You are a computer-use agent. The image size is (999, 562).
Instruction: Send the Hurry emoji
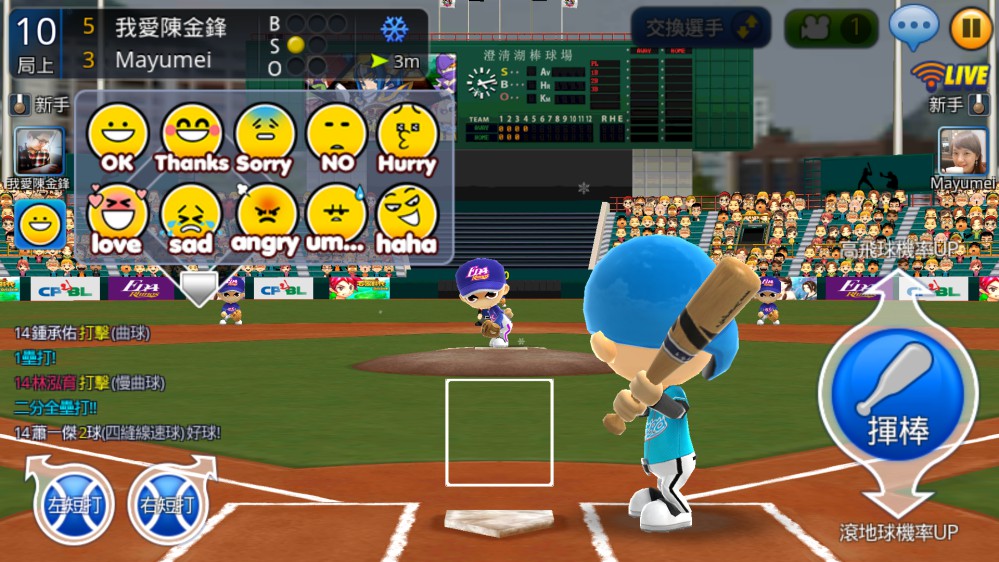pyautogui.click(x=408, y=138)
